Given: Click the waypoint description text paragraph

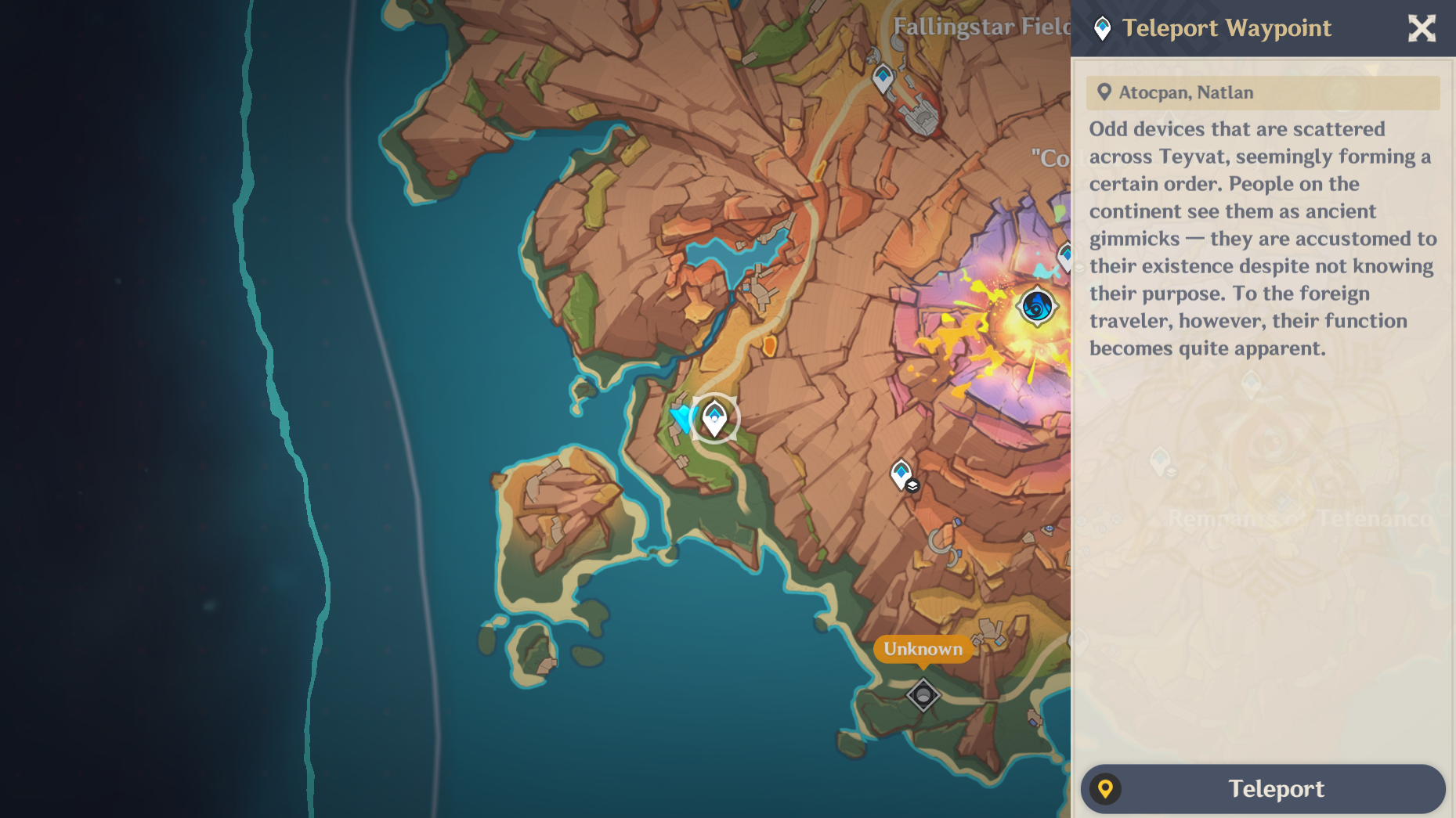Looking at the screenshot, I should (1261, 239).
